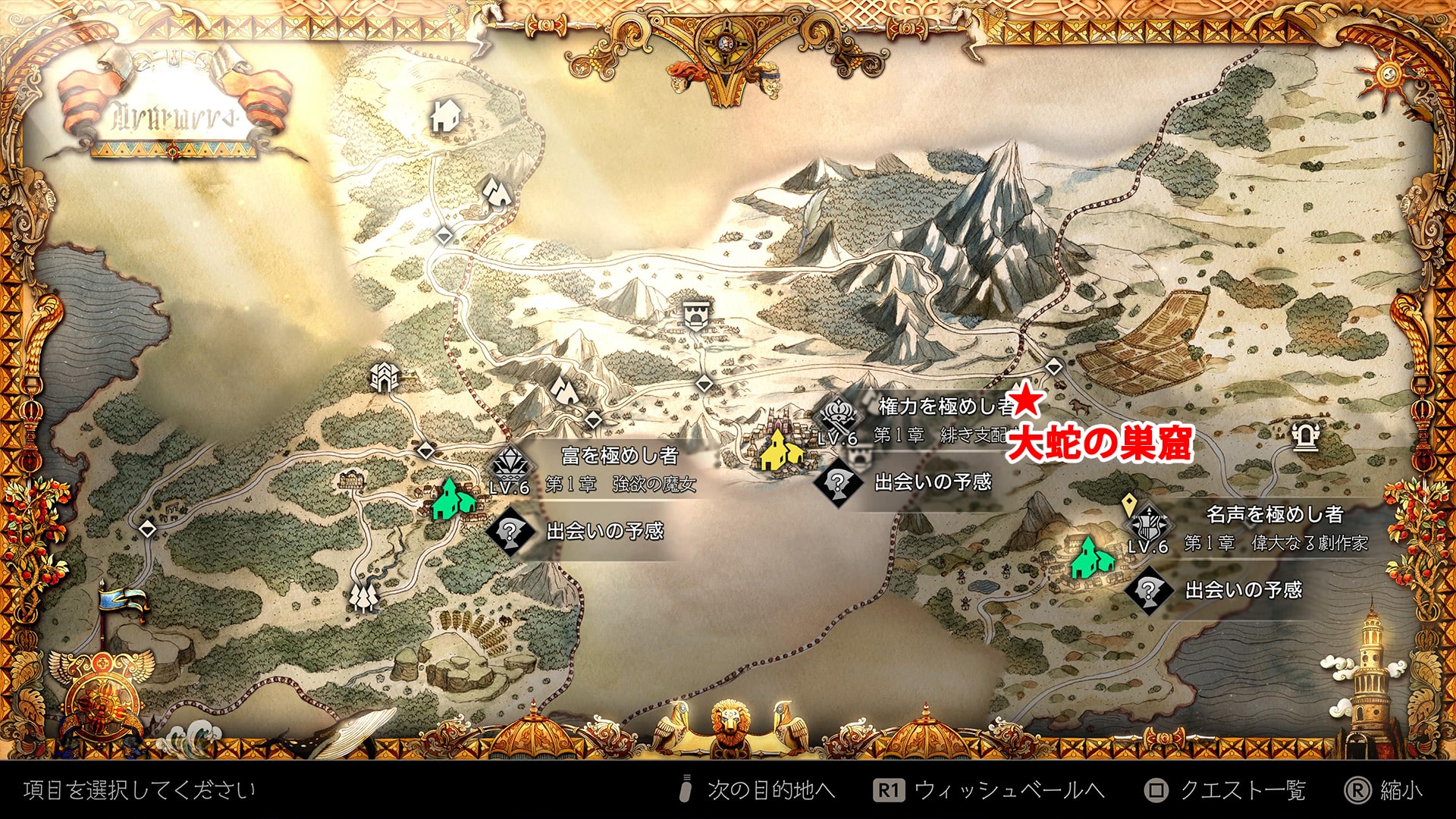
Task: Choose the white castle gate map icon
Action: [x=695, y=315]
